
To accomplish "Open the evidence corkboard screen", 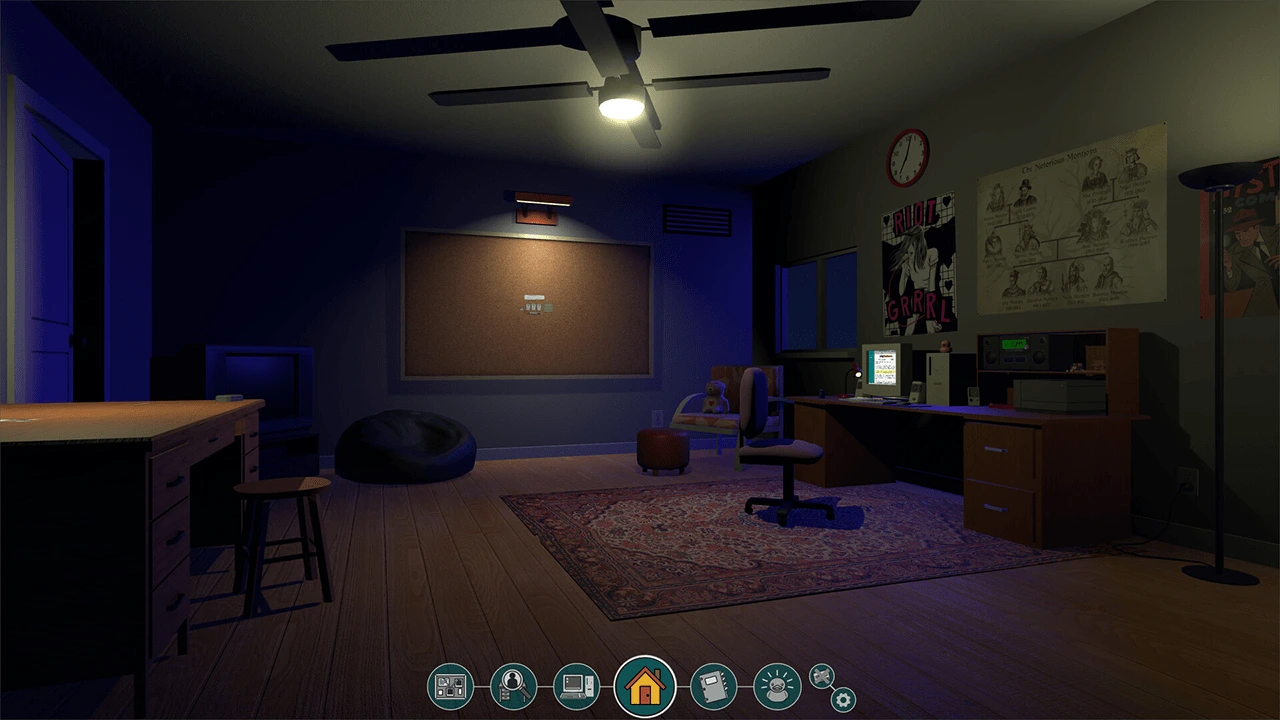I will [450, 686].
